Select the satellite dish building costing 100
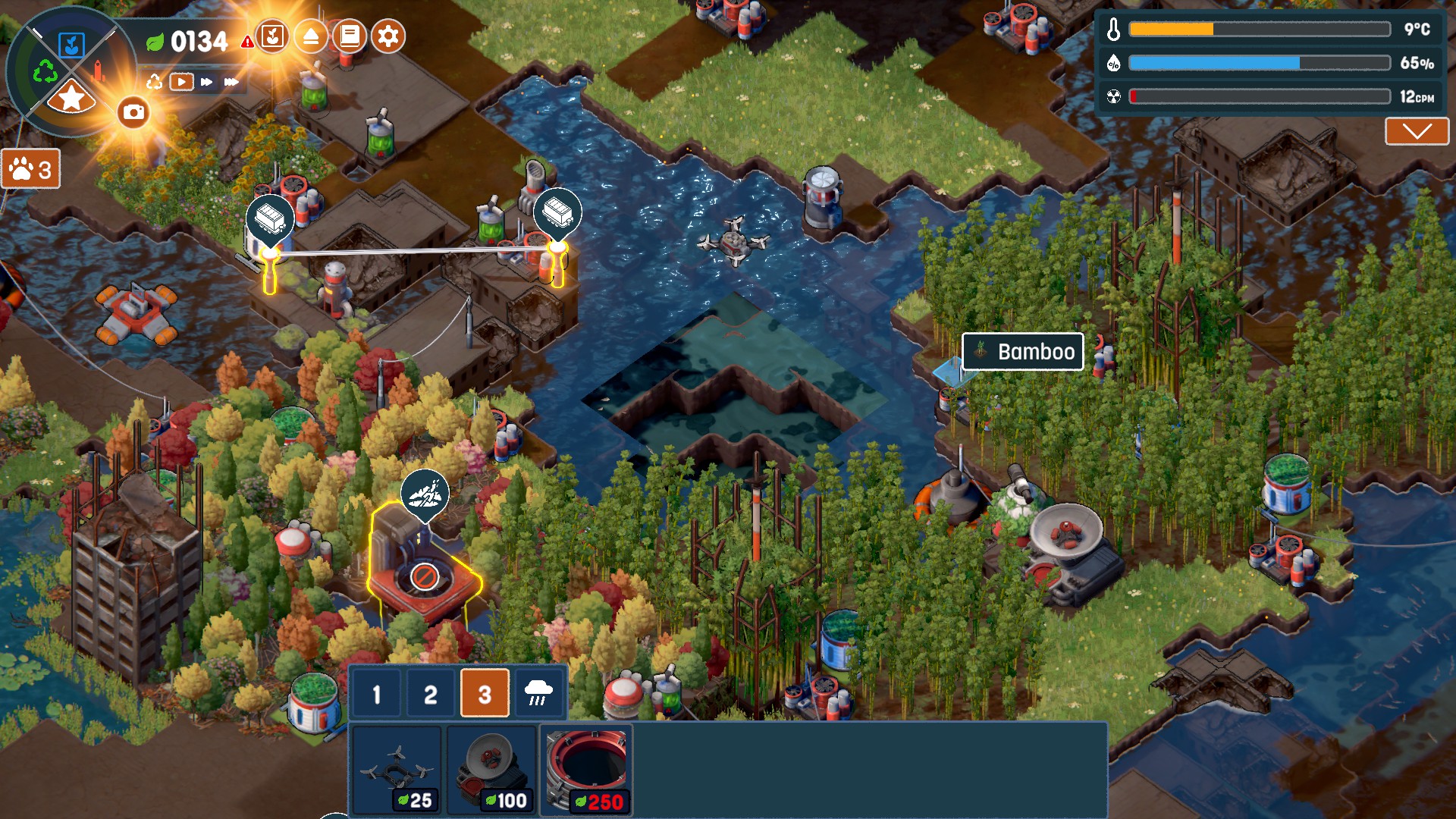Viewport: 1456px width, 819px height. [491, 770]
